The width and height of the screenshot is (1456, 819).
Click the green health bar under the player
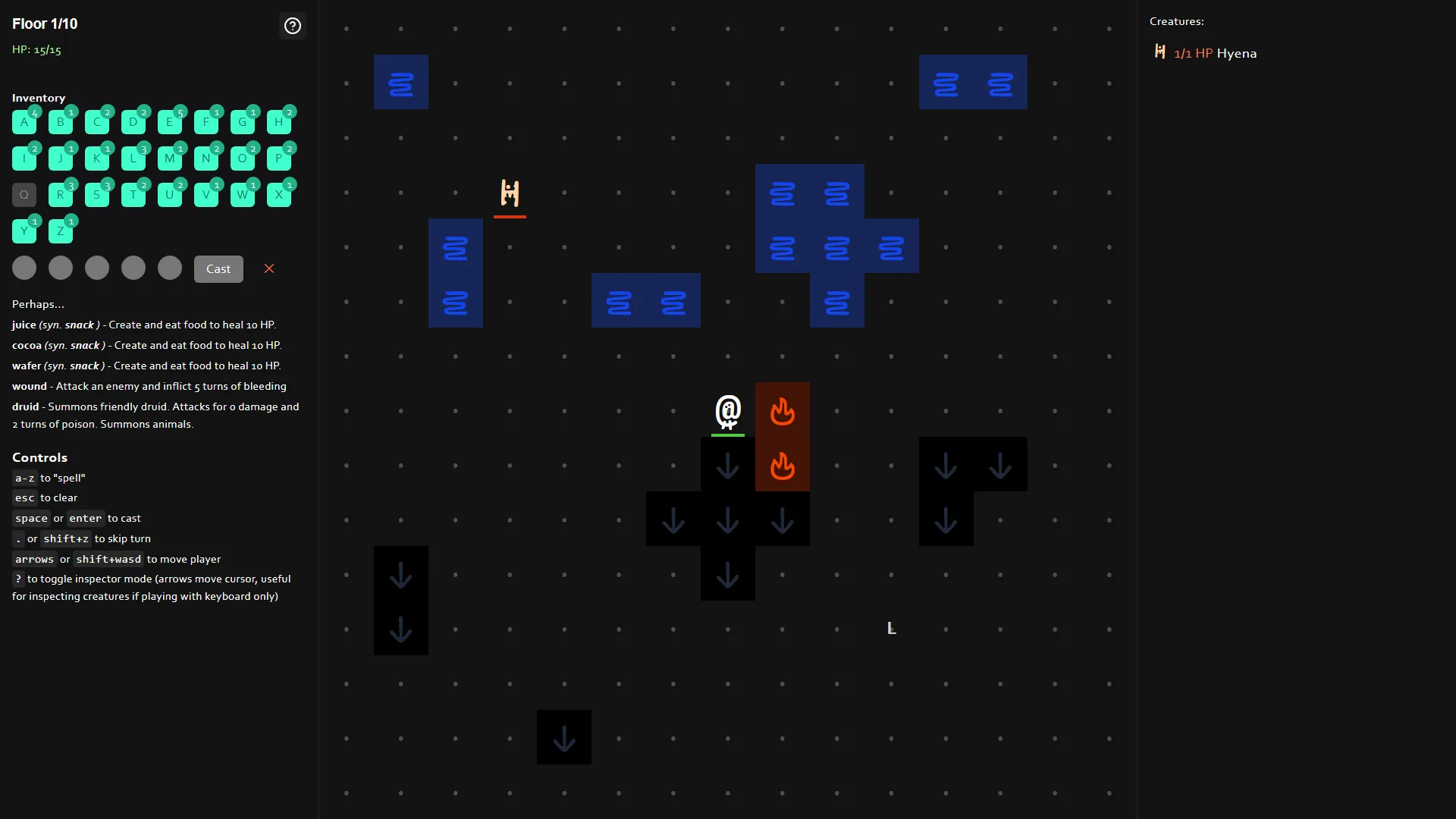click(727, 435)
